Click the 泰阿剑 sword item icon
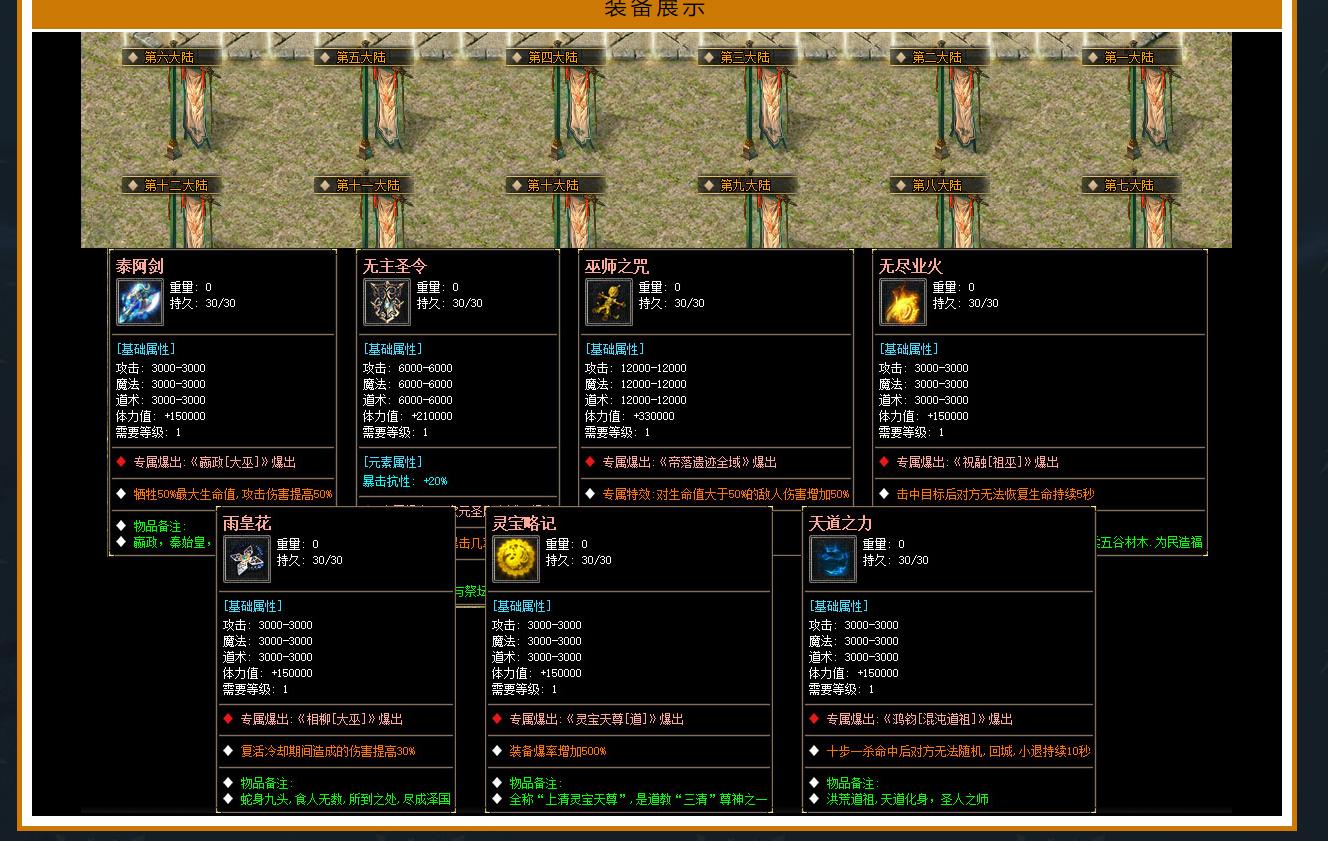Image resolution: width=1328 pixels, height=841 pixels. [x=140, y=302]
